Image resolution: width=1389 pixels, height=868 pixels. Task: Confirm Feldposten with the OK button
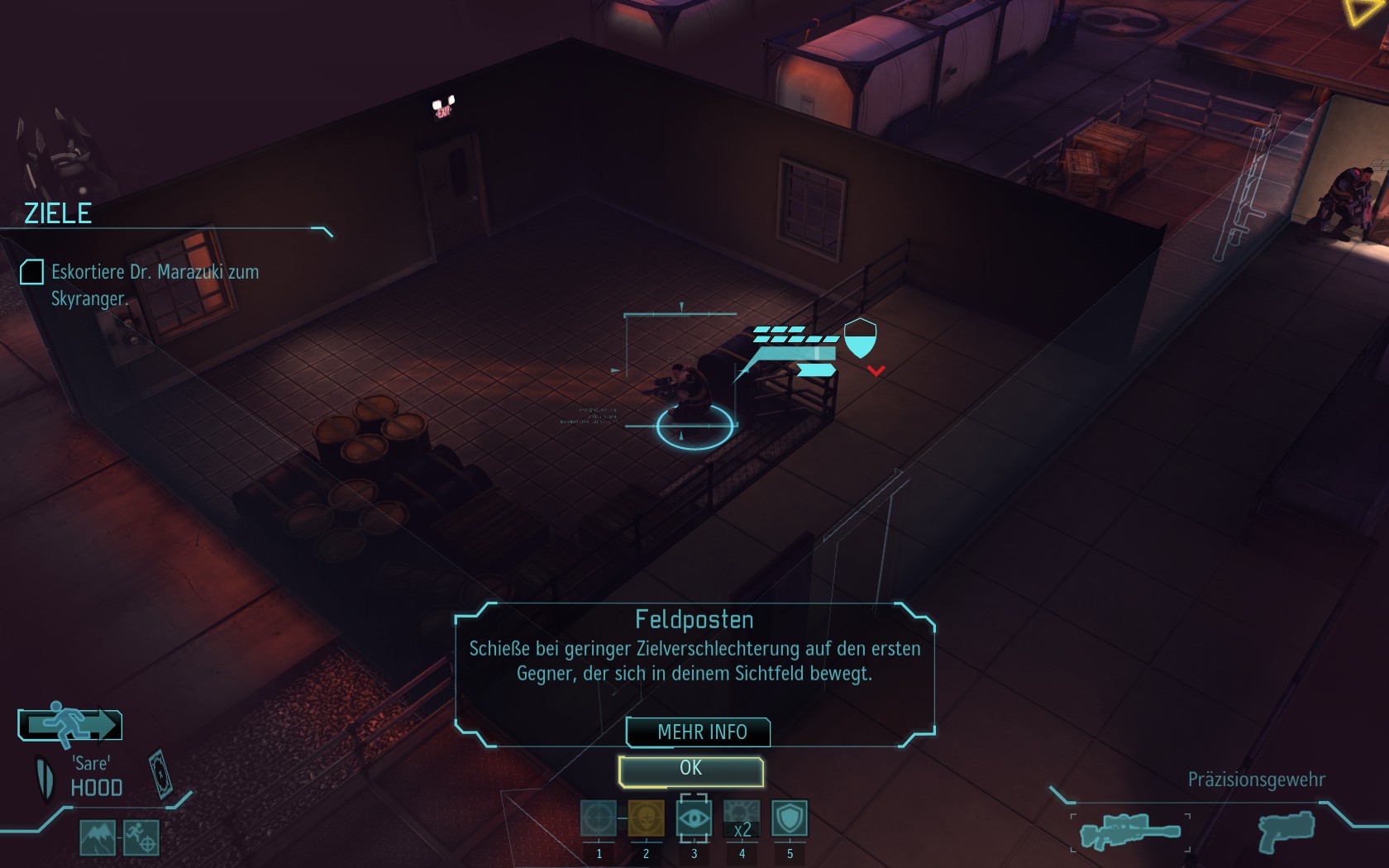click(690, 770)
